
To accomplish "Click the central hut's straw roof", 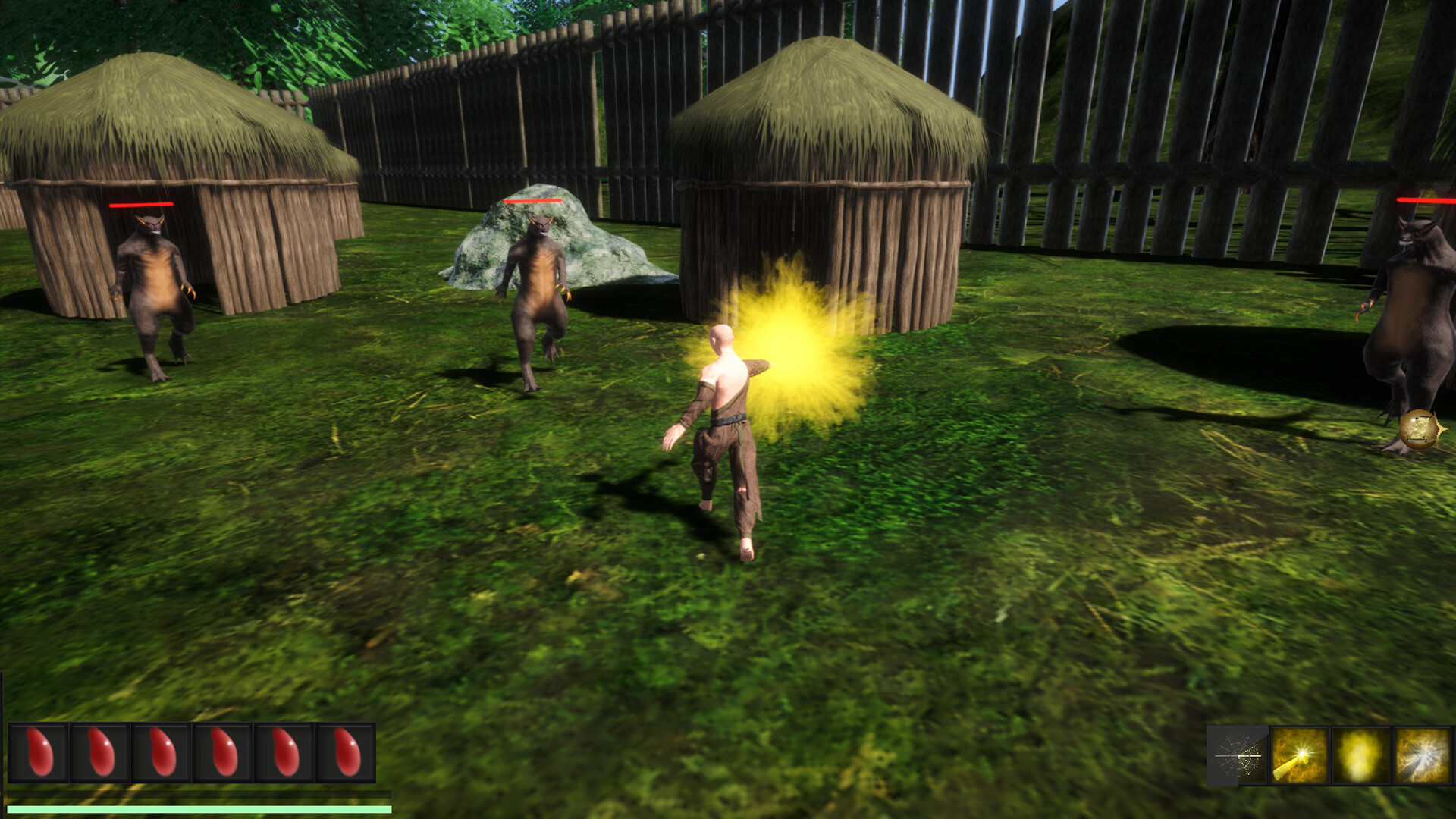I will coord(819,114).
